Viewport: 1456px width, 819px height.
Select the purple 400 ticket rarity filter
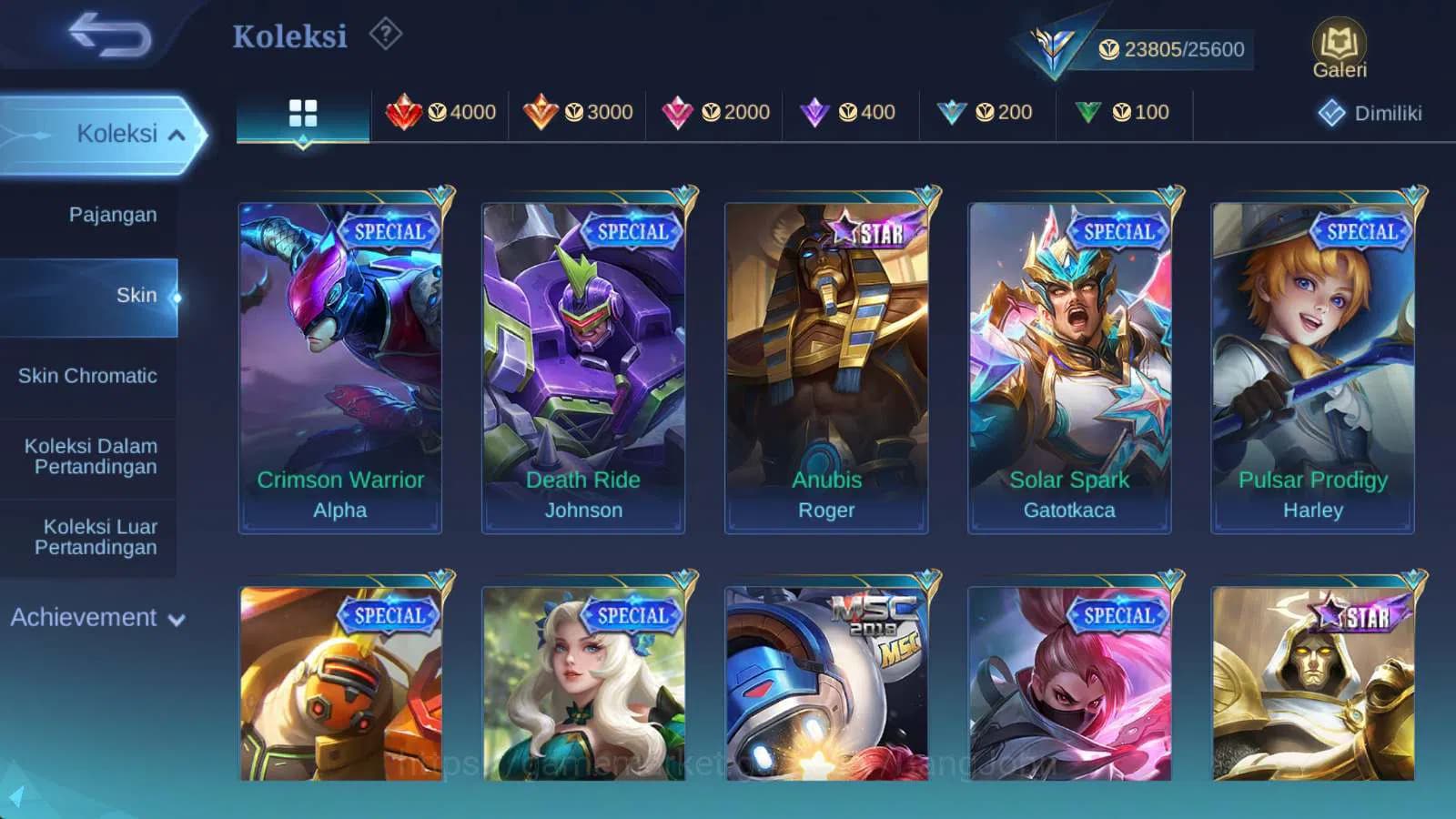click(850, 112)
